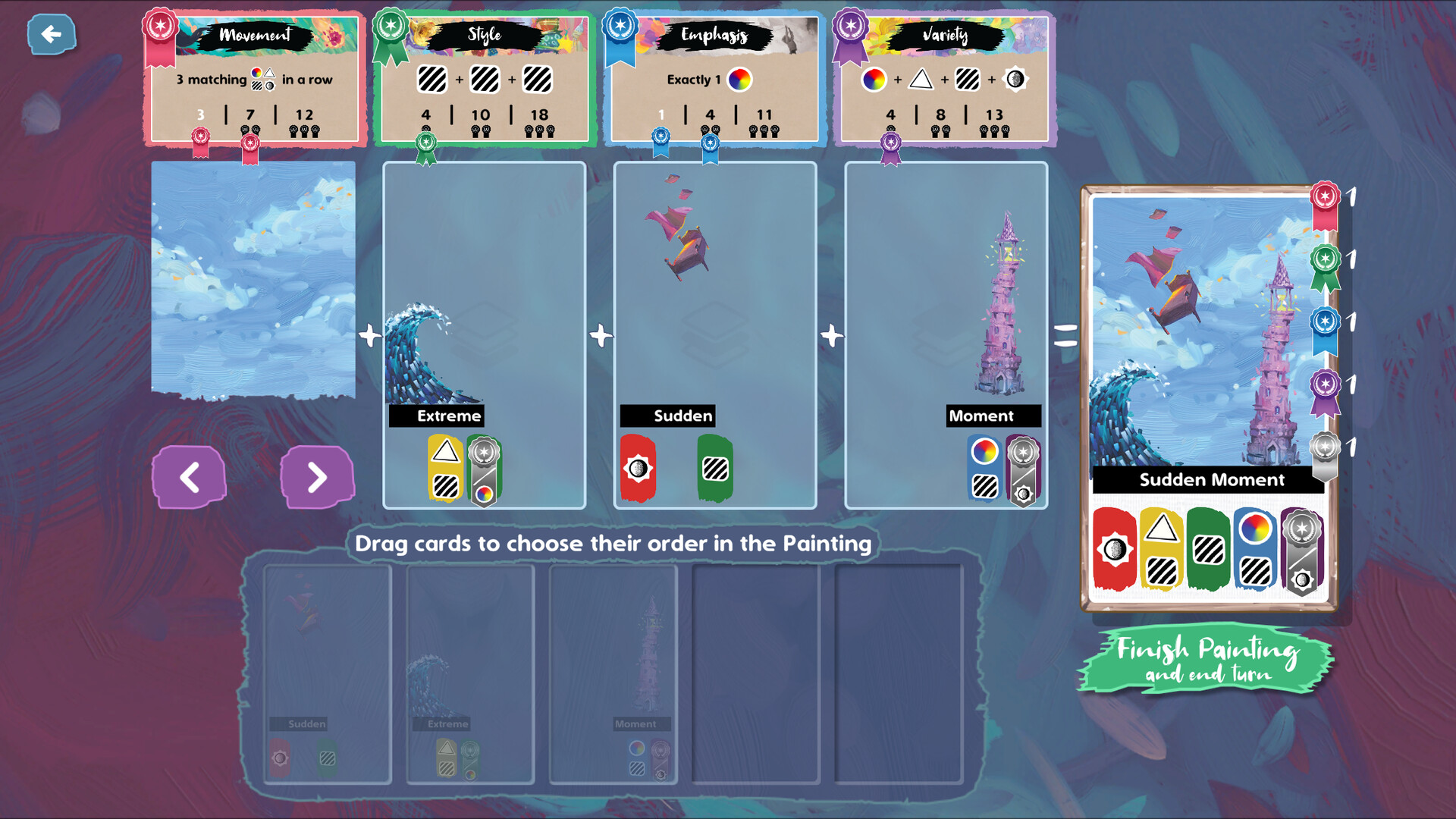Click the purple Variety ribbon icon
The height and width of the screenshot is (819, 1456).
click(850, 25)
